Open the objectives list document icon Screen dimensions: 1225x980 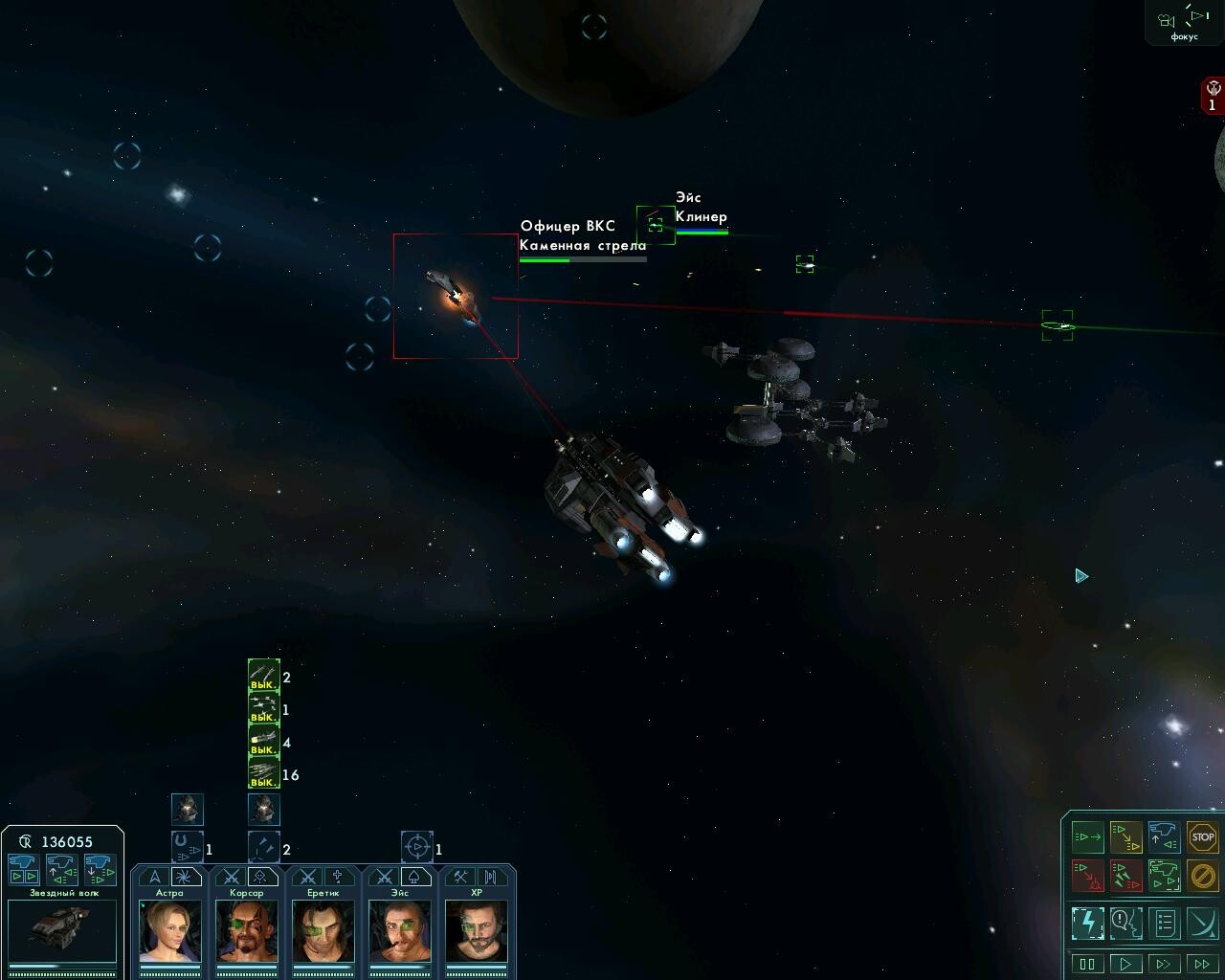point(1165,923)
